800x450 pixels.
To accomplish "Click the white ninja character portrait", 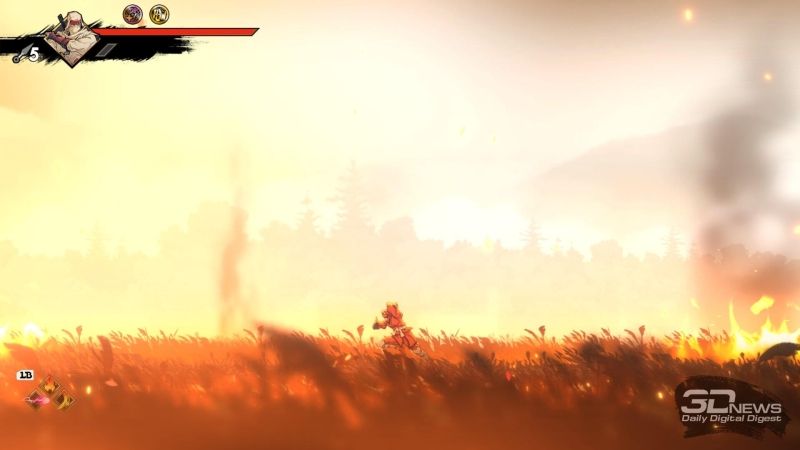I will tap(72, 38).
